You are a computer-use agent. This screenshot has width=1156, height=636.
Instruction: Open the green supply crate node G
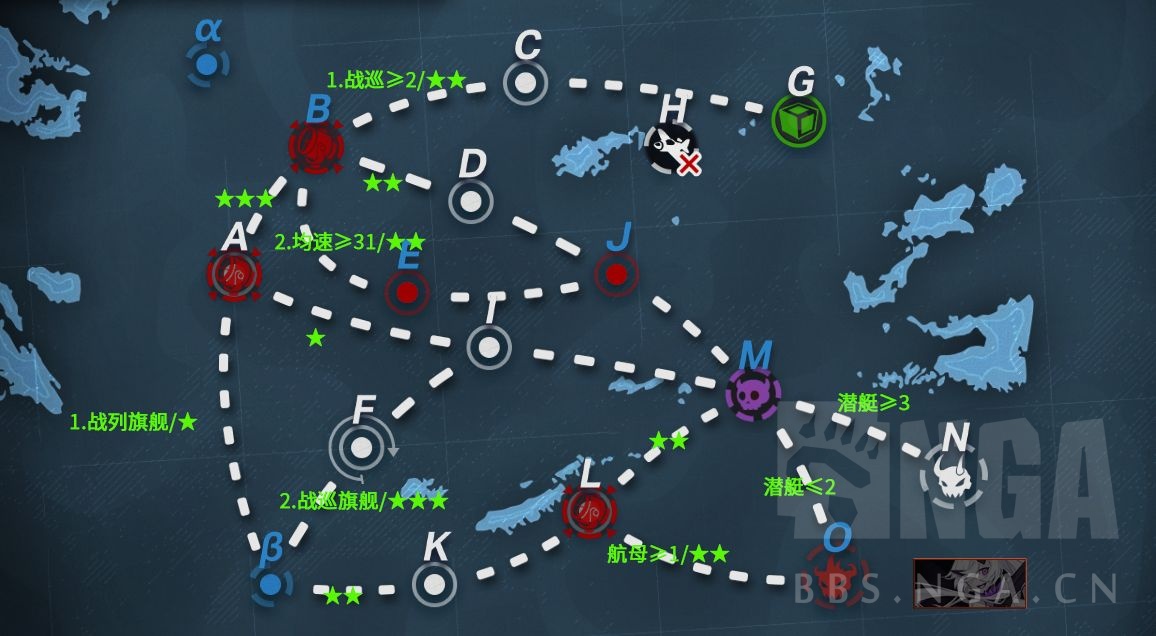[x=798, y=121]
